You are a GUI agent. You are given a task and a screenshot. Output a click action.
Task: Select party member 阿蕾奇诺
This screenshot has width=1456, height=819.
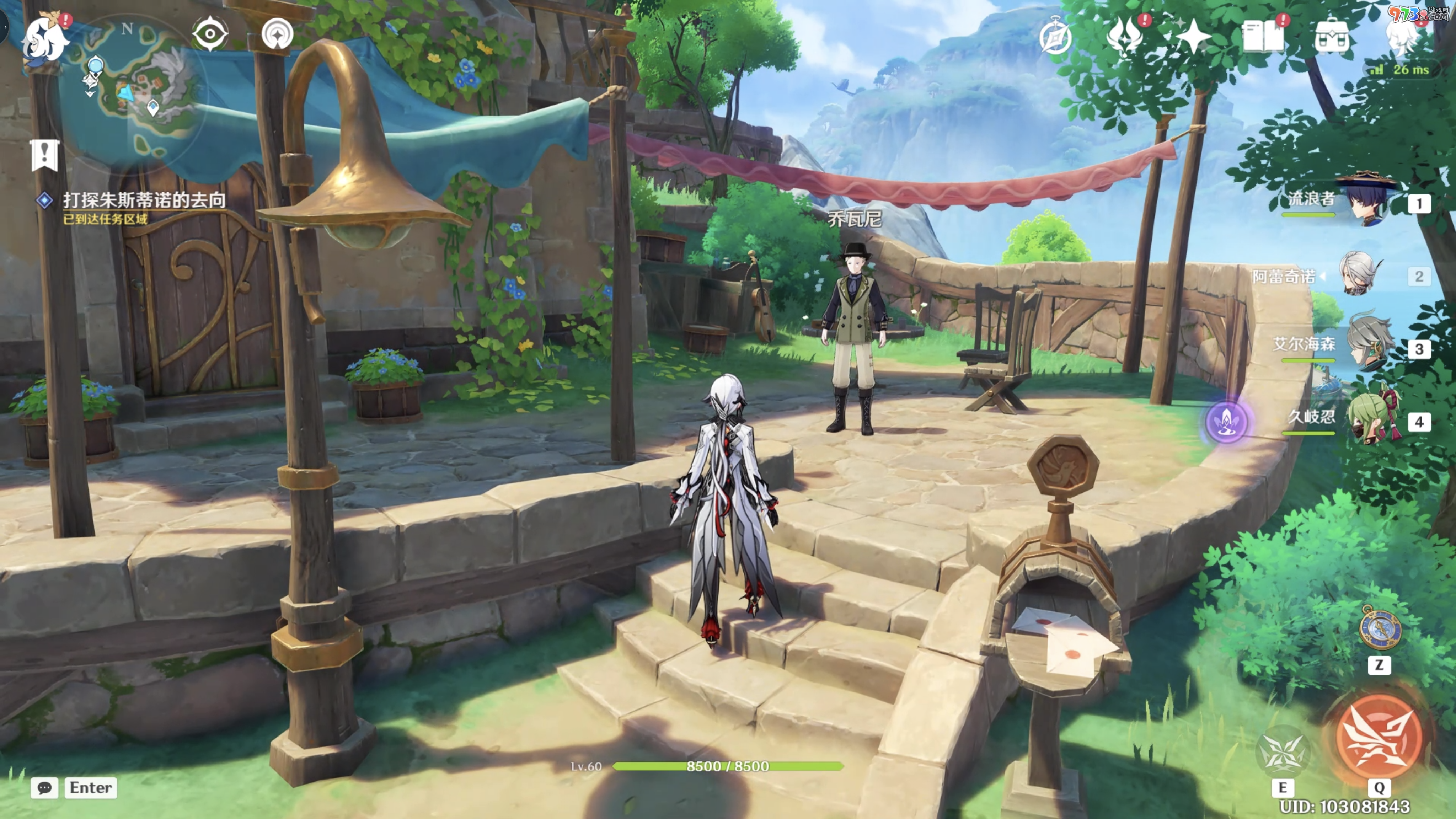click(x=1359, y=275)
